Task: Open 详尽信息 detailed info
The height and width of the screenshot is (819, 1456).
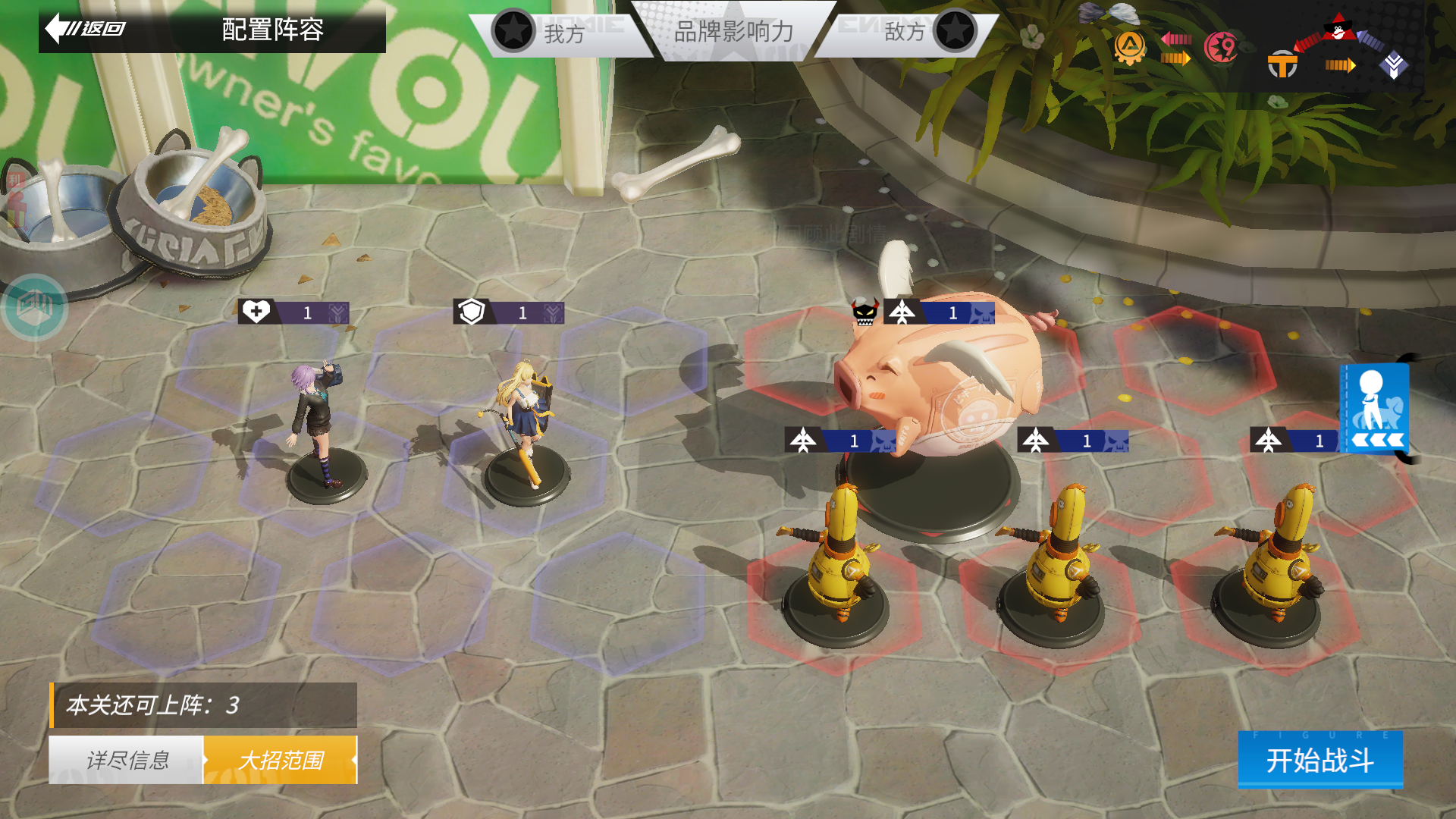Action: (x=127, y=760)
